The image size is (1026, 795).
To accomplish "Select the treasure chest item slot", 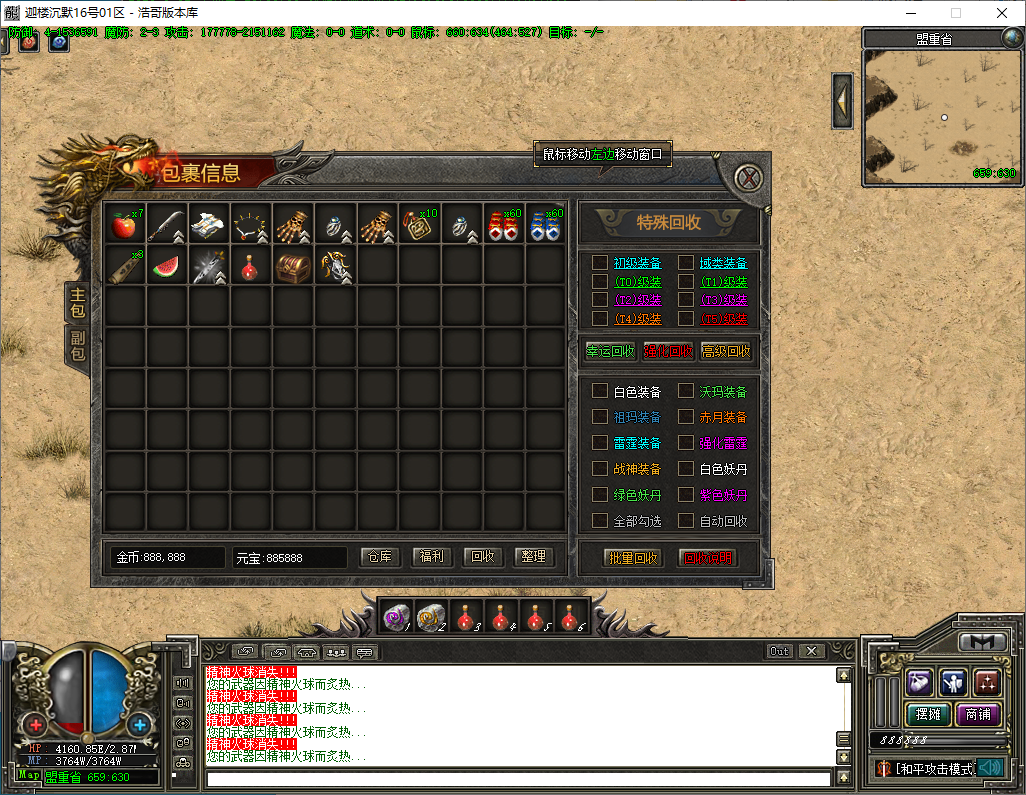I will pyautogui.click(x=292, y=267).
